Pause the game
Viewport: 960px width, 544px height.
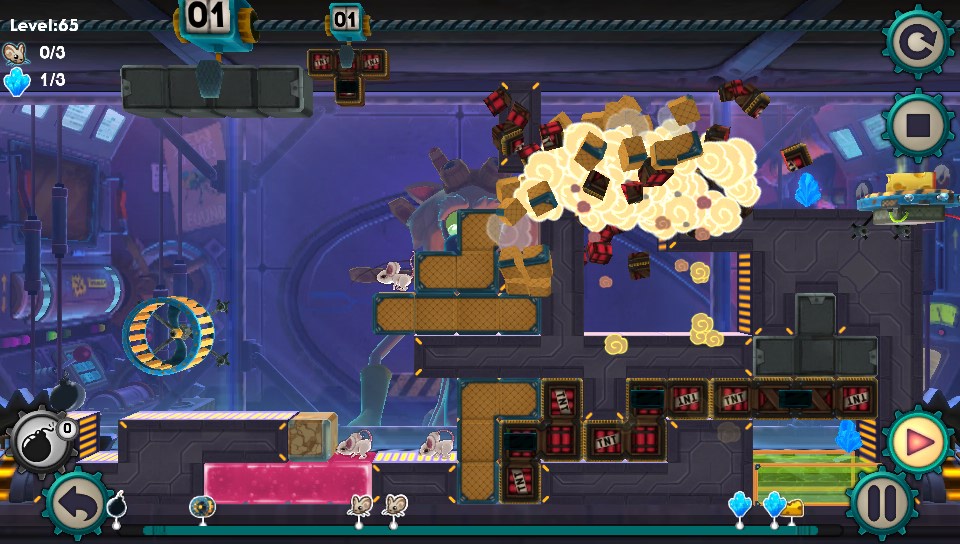click(882, 503)
